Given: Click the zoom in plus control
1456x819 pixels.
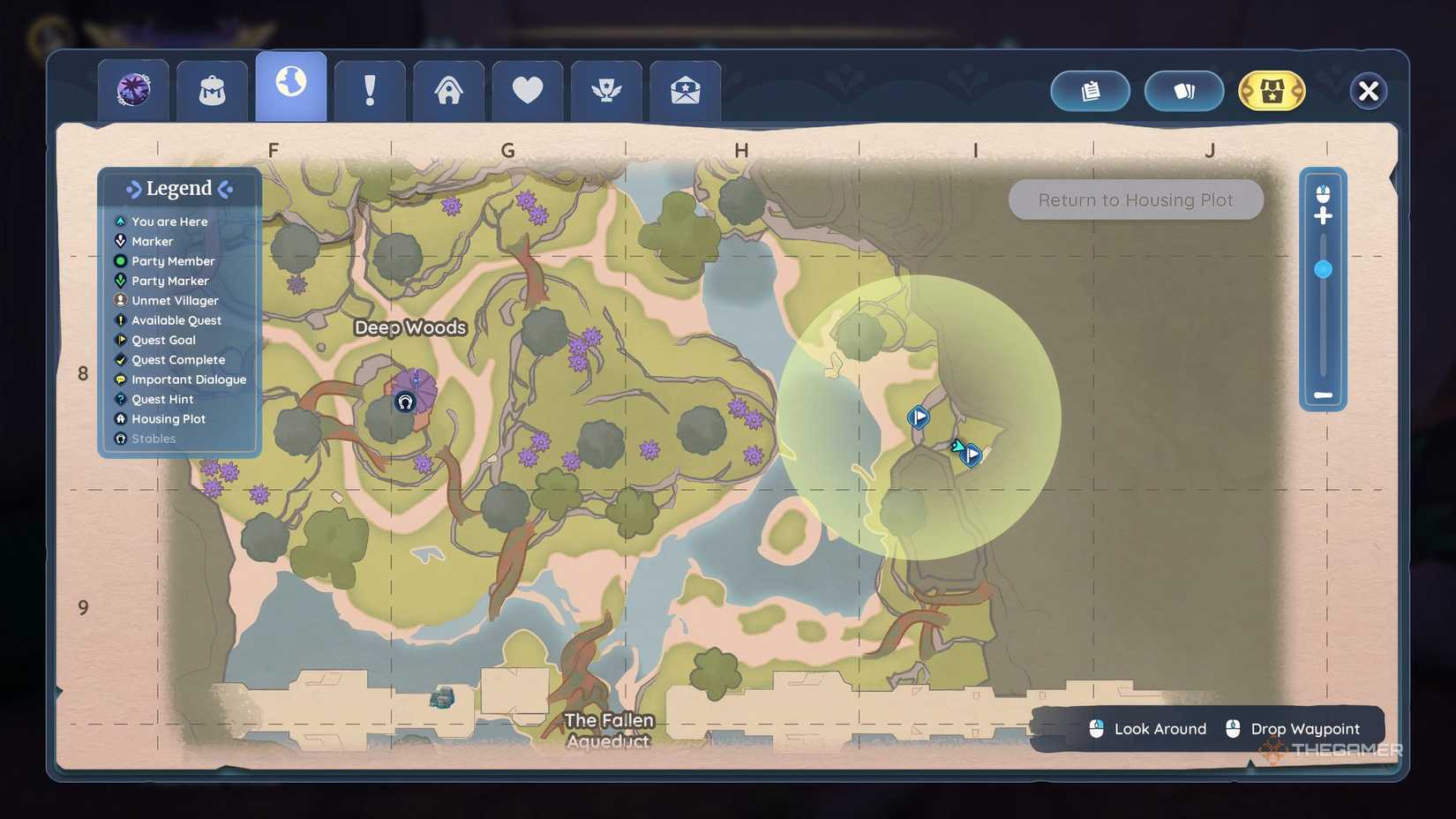Looking at the screenshot, I should (x=1324, y=214).
